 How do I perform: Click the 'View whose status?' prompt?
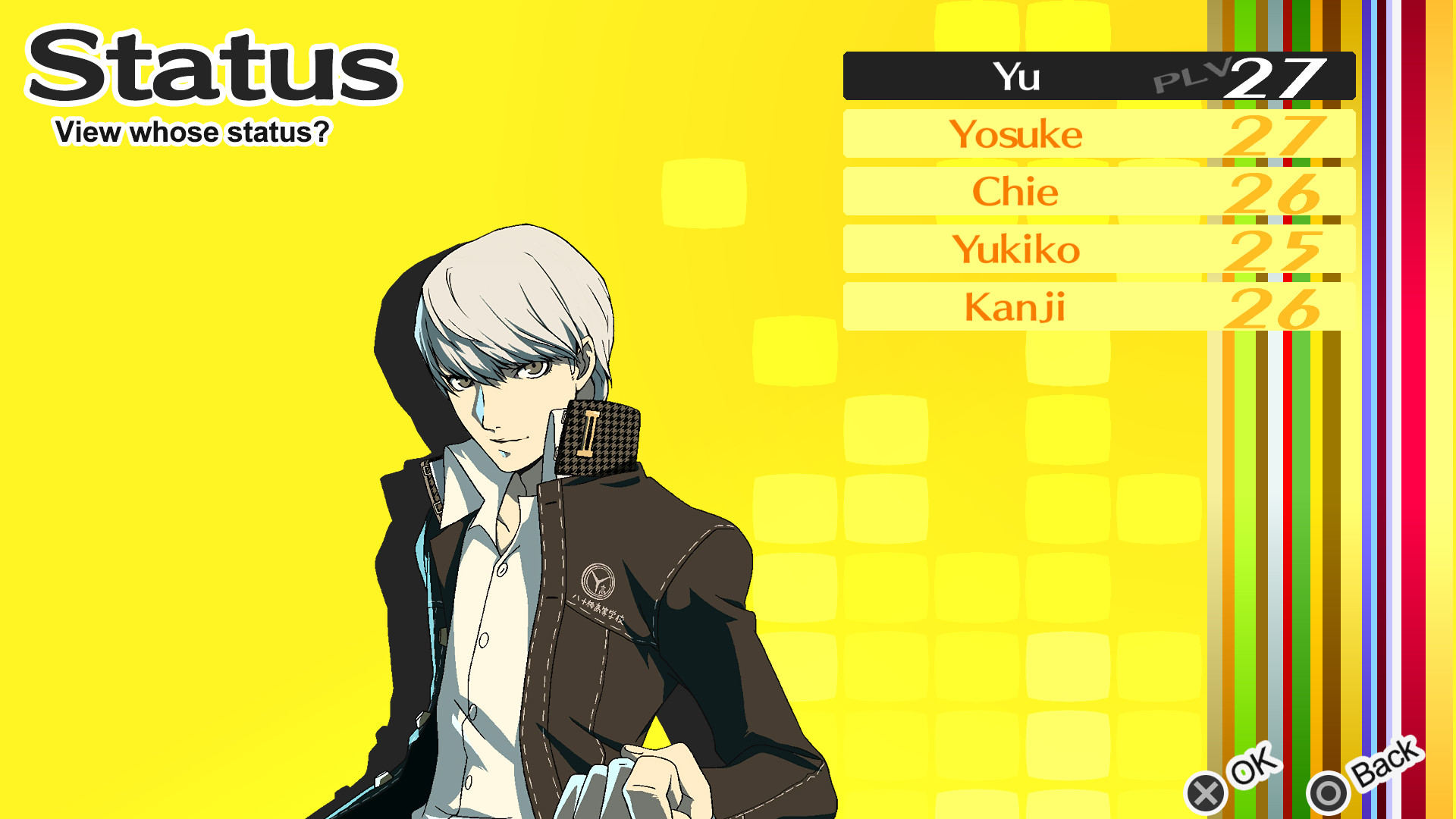(x=191, y=132)
